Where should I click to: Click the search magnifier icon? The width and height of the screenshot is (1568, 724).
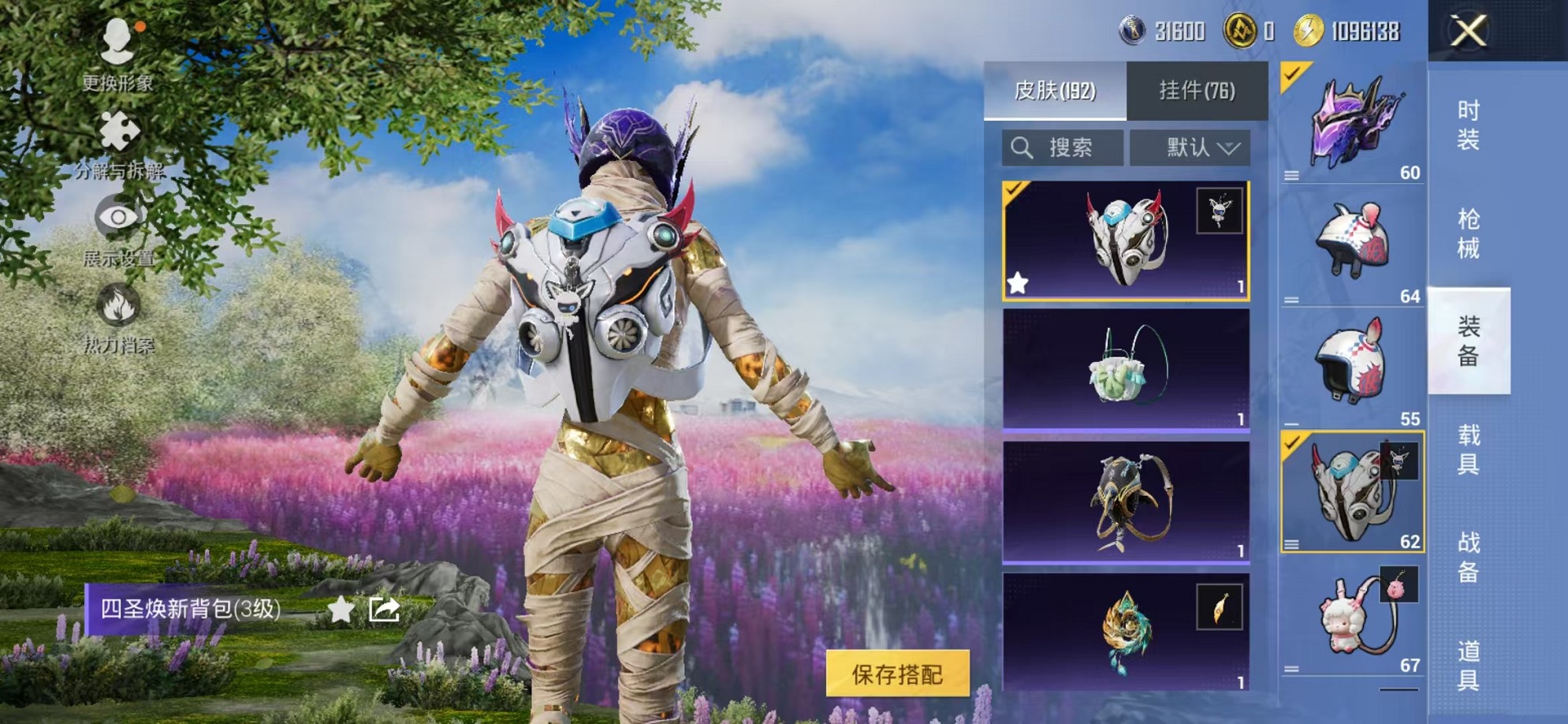(x=1024, y=147)
